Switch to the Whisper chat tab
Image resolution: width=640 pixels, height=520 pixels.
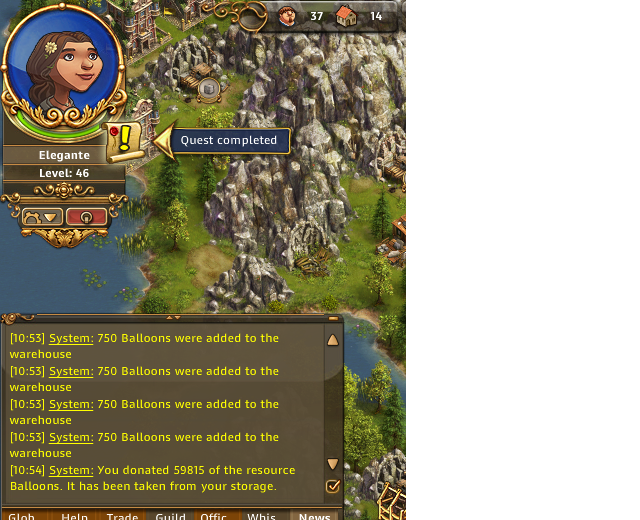point(261,516)
